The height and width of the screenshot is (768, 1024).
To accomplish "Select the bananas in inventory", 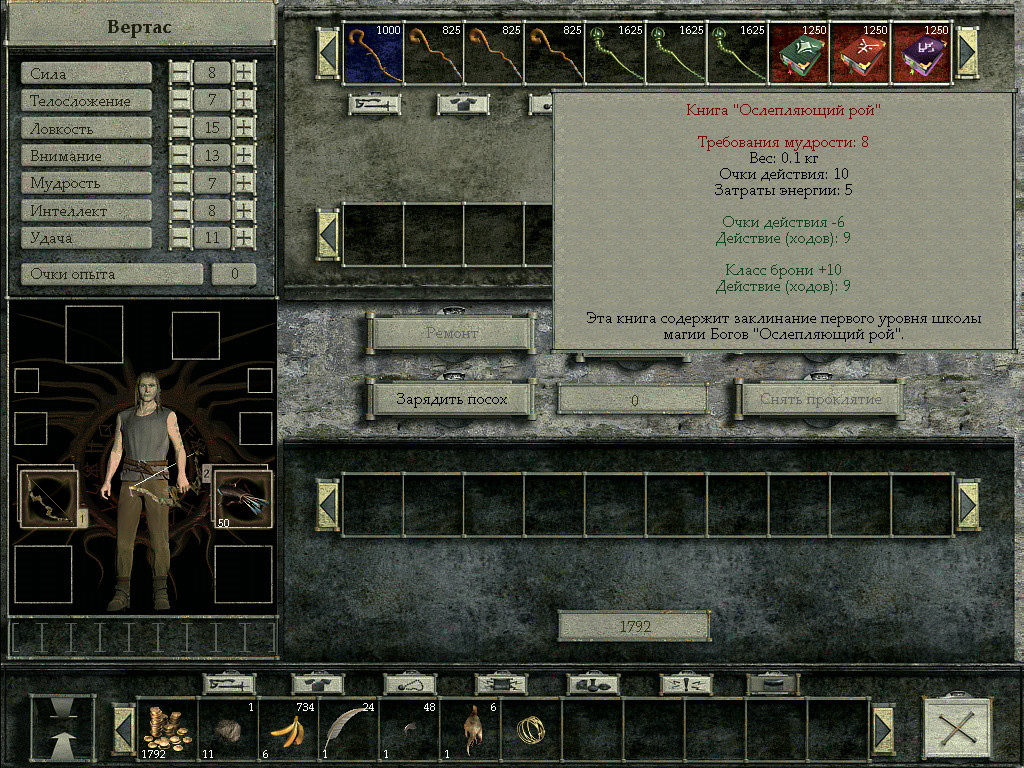I will point(288,727).
